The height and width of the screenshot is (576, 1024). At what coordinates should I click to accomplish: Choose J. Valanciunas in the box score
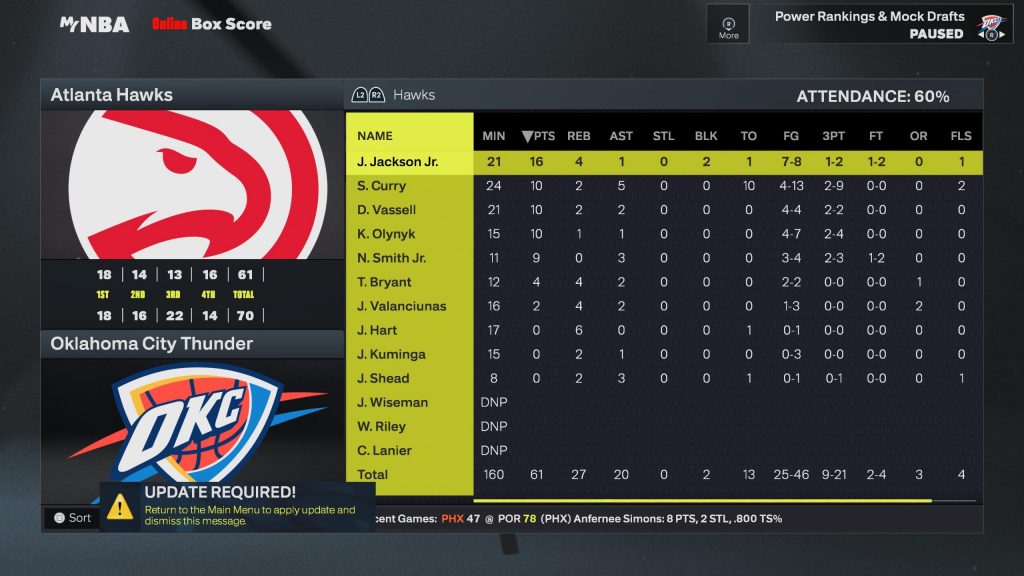pos(401,306)
